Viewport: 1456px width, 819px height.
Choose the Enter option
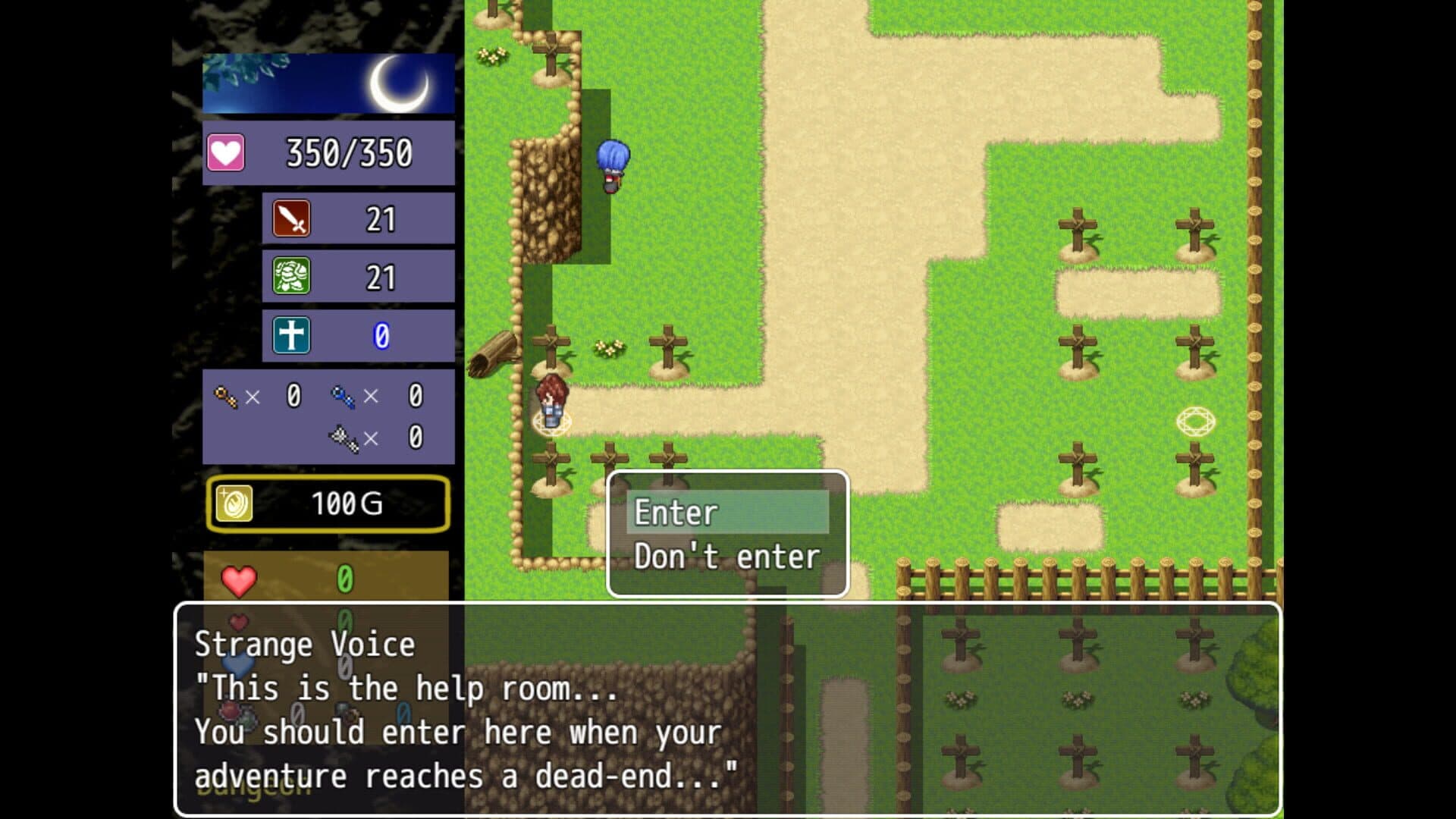click(x=726, y=513)
